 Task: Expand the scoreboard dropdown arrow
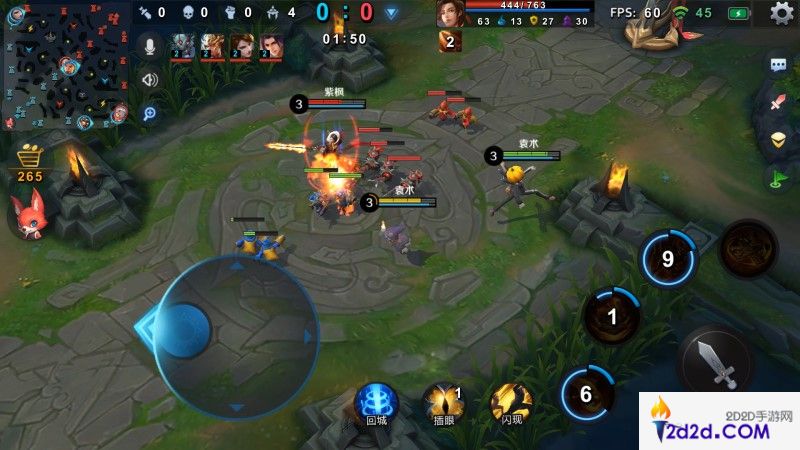click(x=392, y=13)
